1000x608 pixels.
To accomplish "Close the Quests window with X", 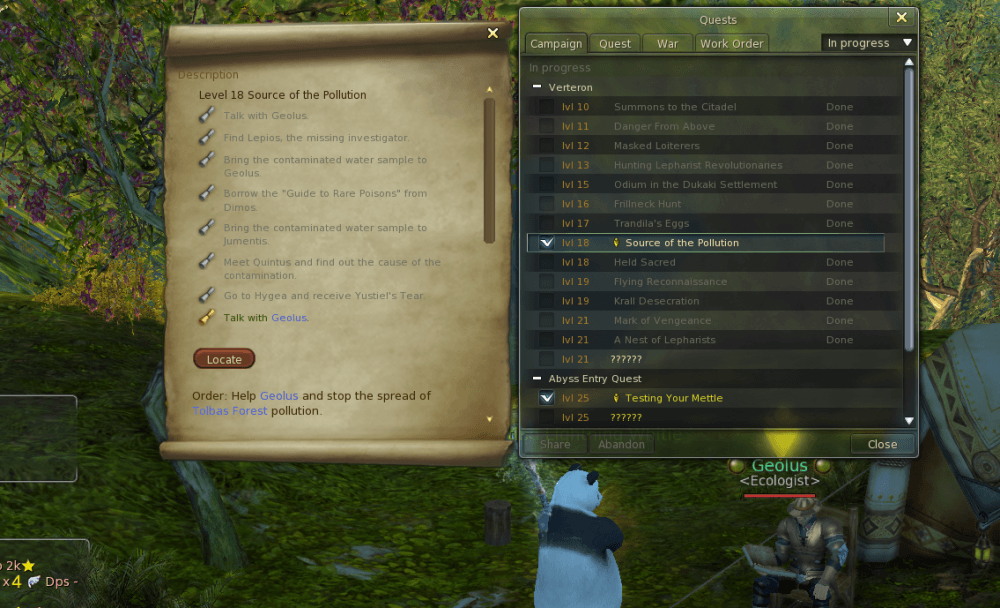I will click(x=902, y=18).
